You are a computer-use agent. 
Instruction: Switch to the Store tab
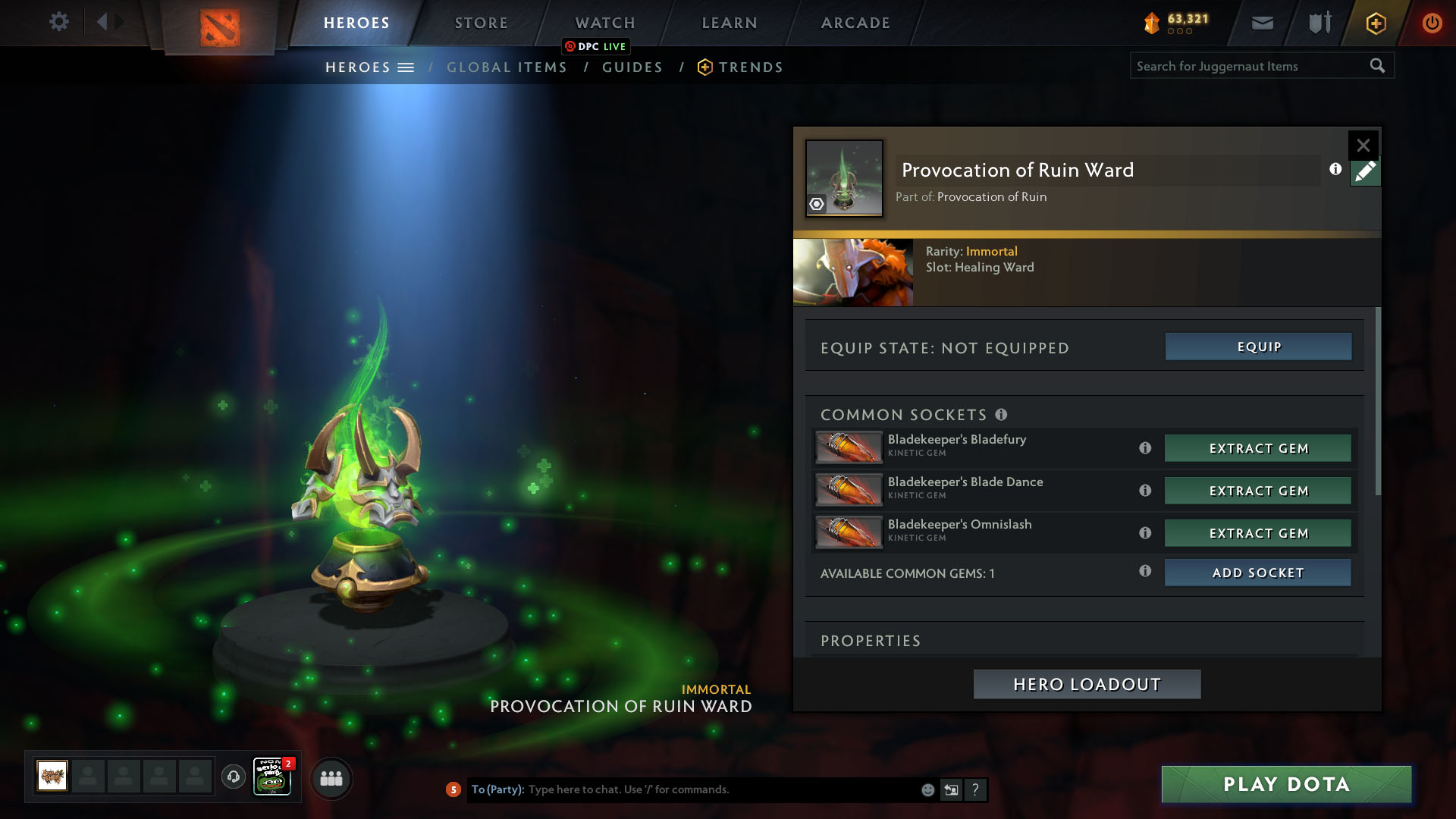point(482,23)
